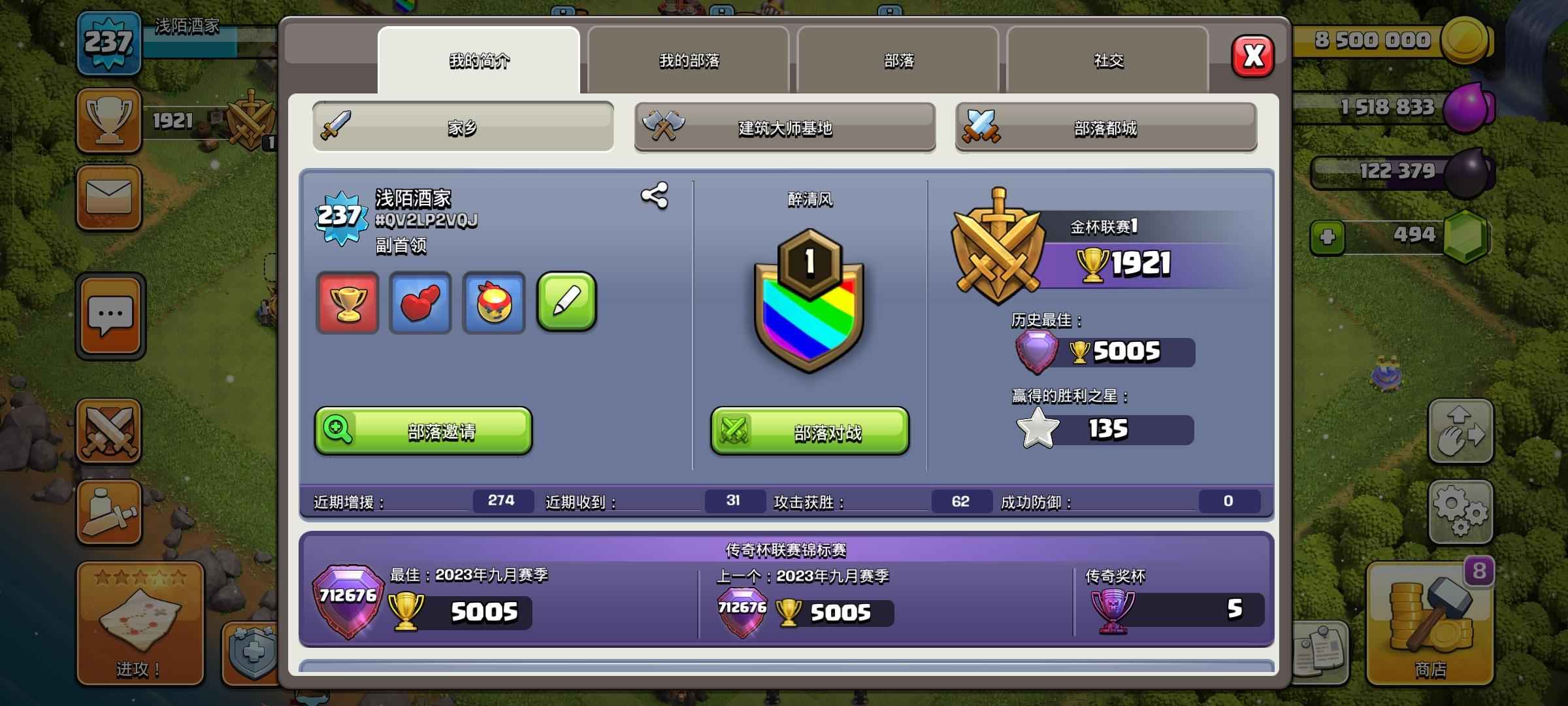Click the 部落对战 clan war button
This screenshot has height=706, width=1568.
click(x=809, y=431)
